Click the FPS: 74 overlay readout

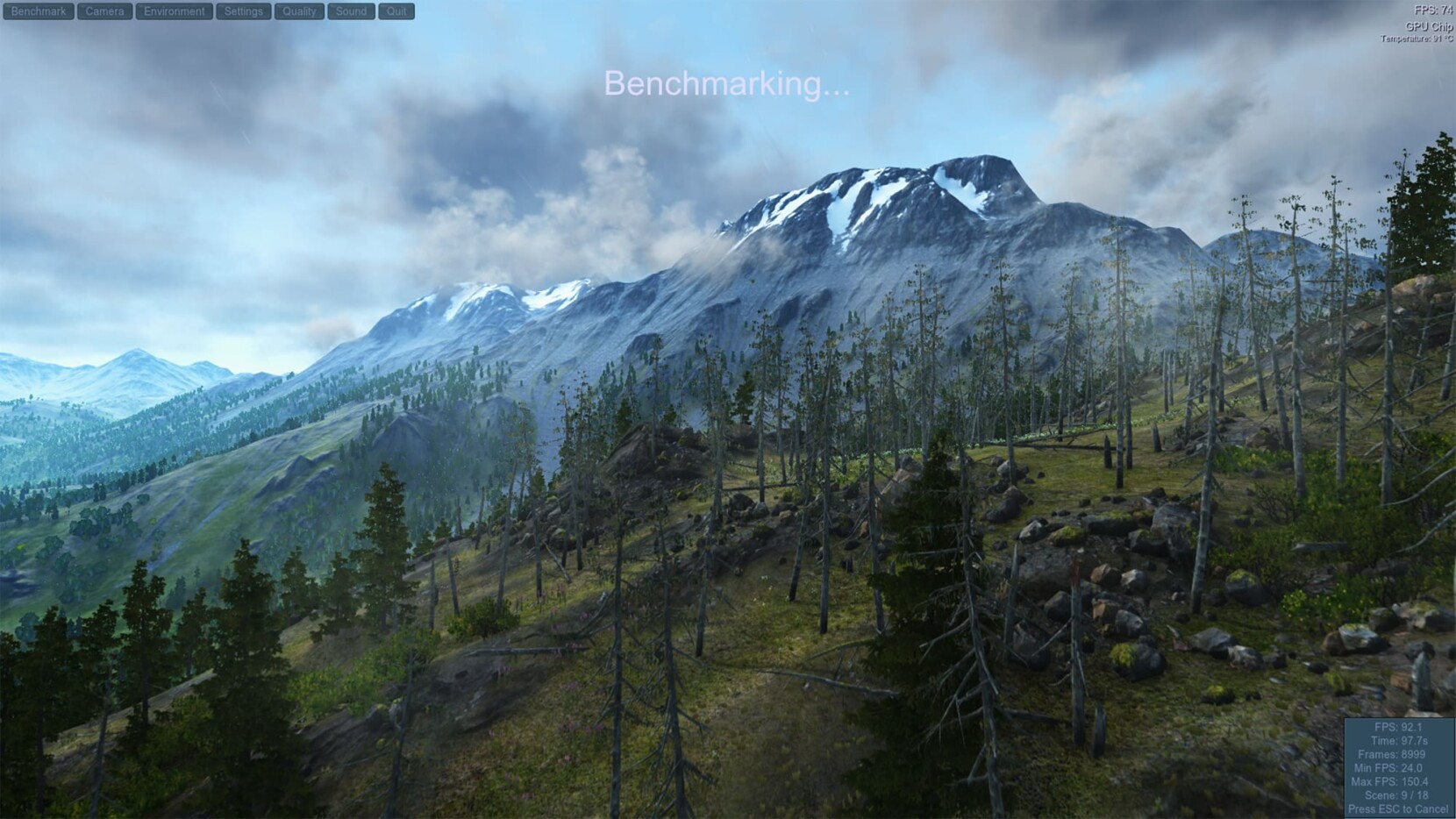1431,10
